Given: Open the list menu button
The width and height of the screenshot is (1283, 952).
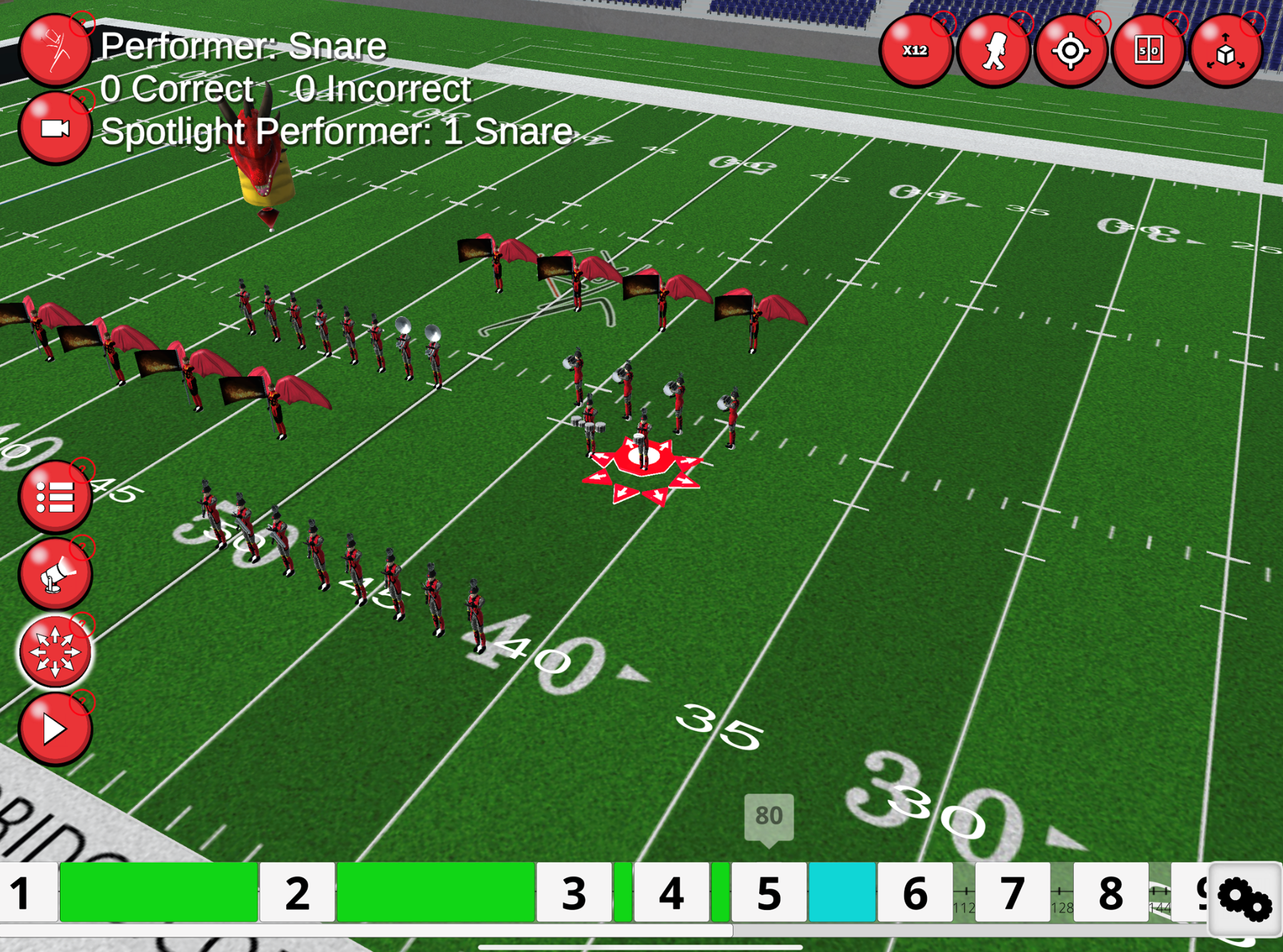Looking at the screenshot, I should point(55,497).
